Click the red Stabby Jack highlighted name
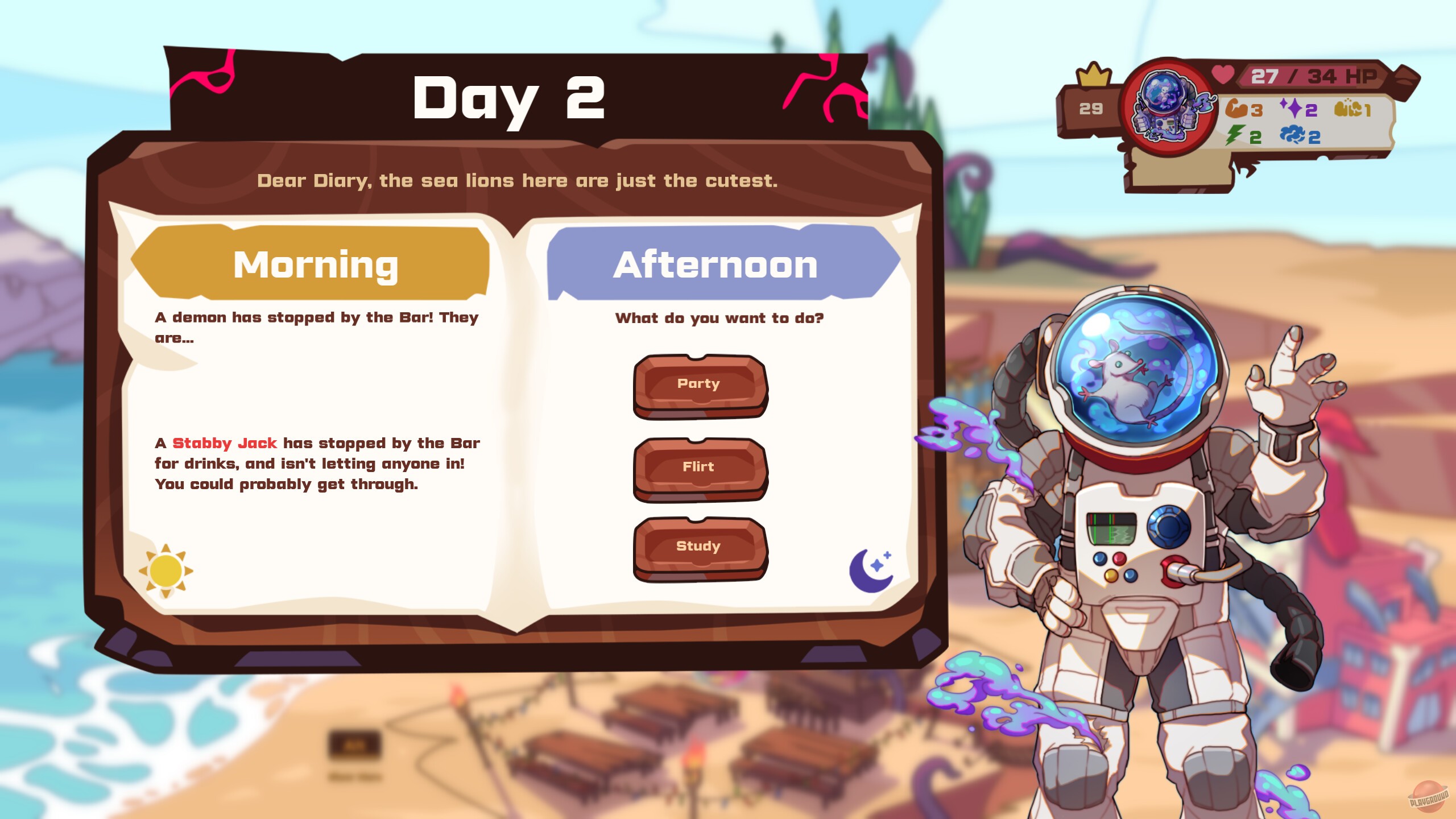Viewport: 1456px width, 819px height. tap(225, 443)
